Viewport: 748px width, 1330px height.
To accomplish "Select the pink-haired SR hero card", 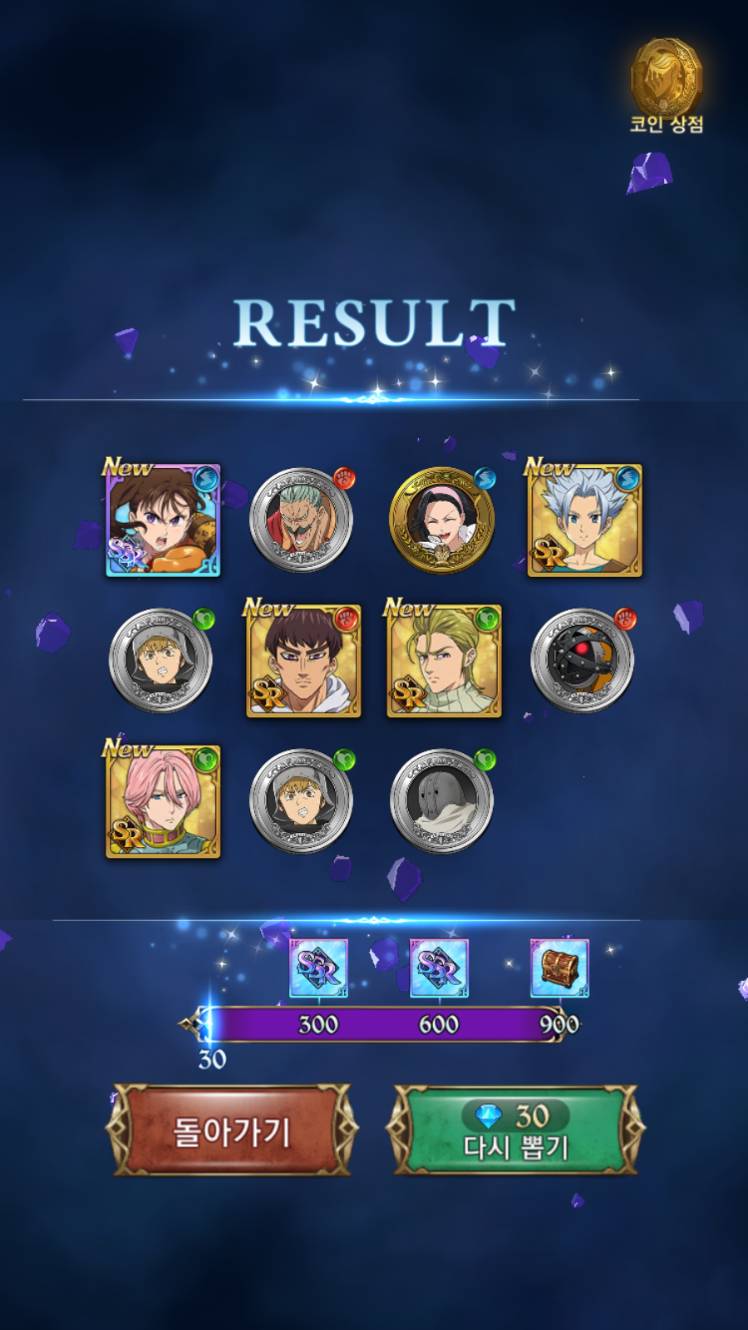I will pyautogui.click(x=163, y=801).
